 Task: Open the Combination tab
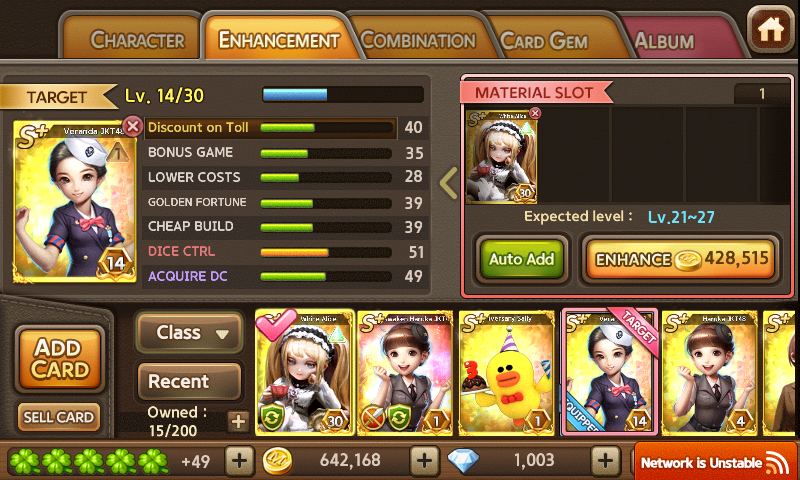click(418, 41)
